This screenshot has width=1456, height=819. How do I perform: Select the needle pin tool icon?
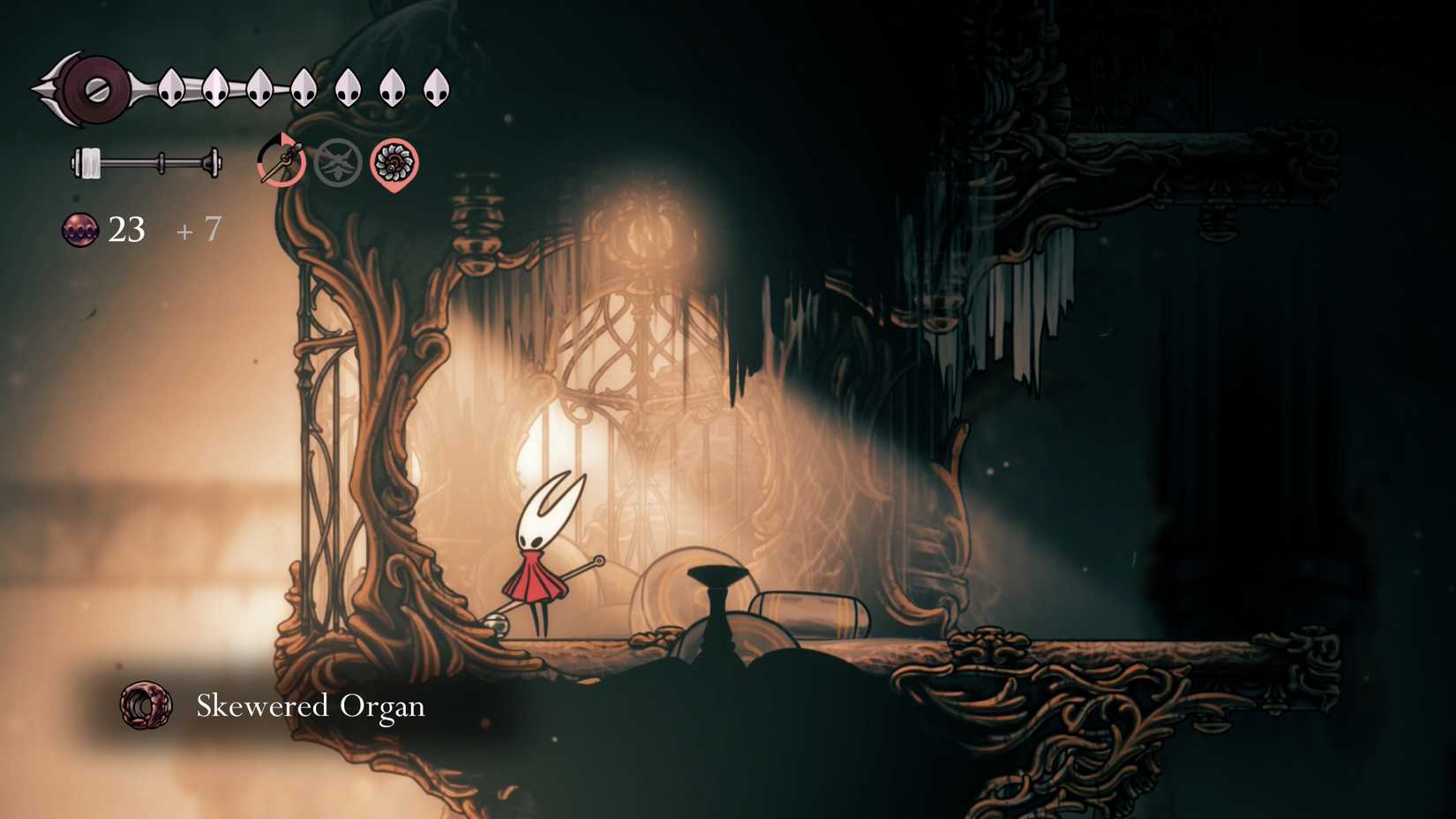tap(281, 162)
